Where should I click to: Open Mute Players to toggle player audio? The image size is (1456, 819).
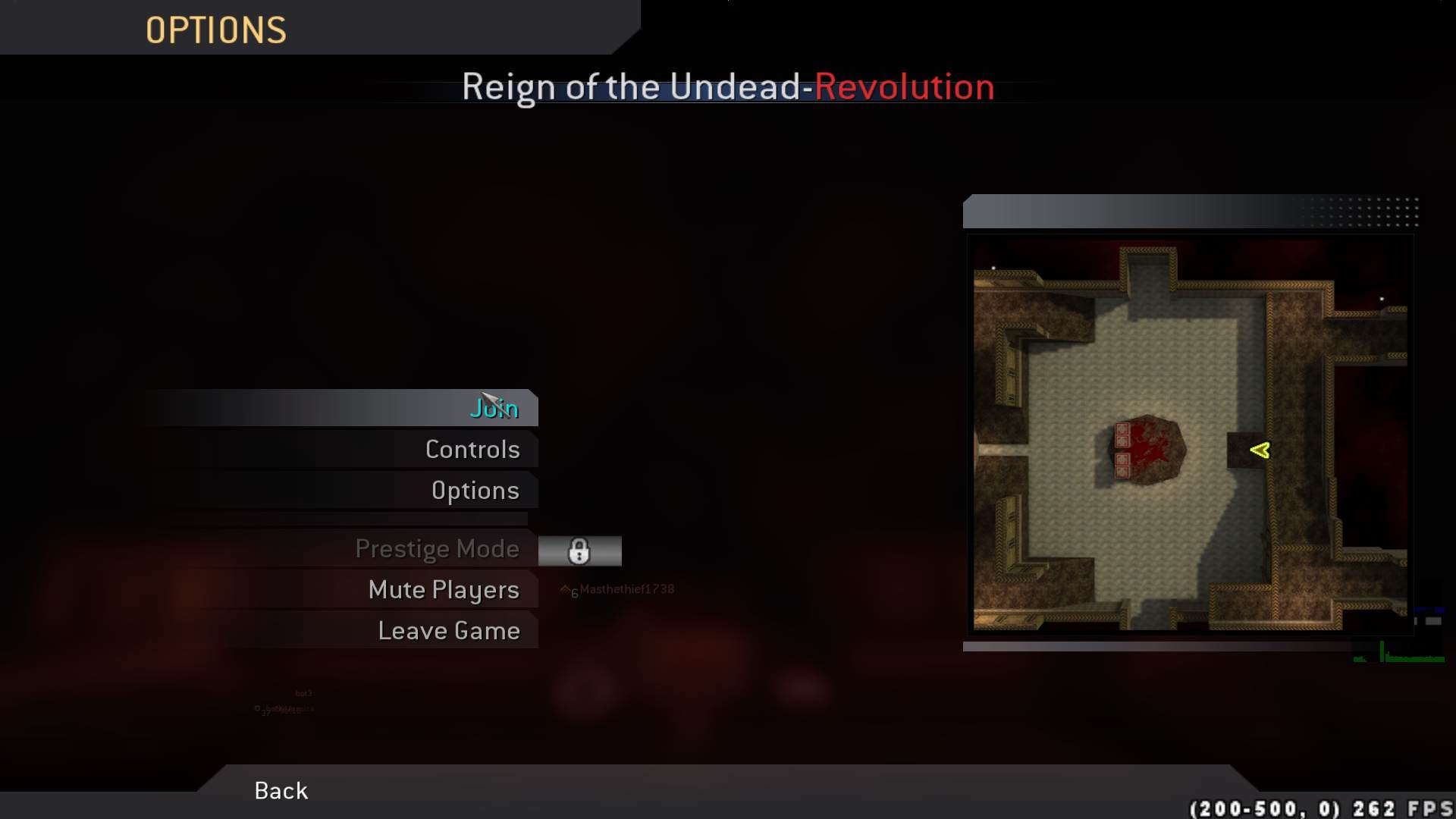[x=444, y=589]
